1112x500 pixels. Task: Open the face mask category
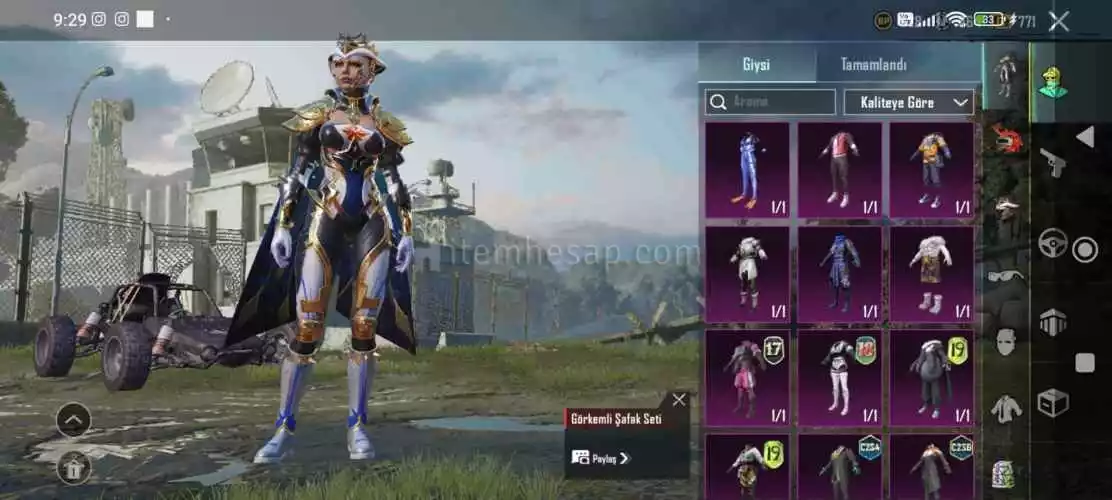[1006, 341]
